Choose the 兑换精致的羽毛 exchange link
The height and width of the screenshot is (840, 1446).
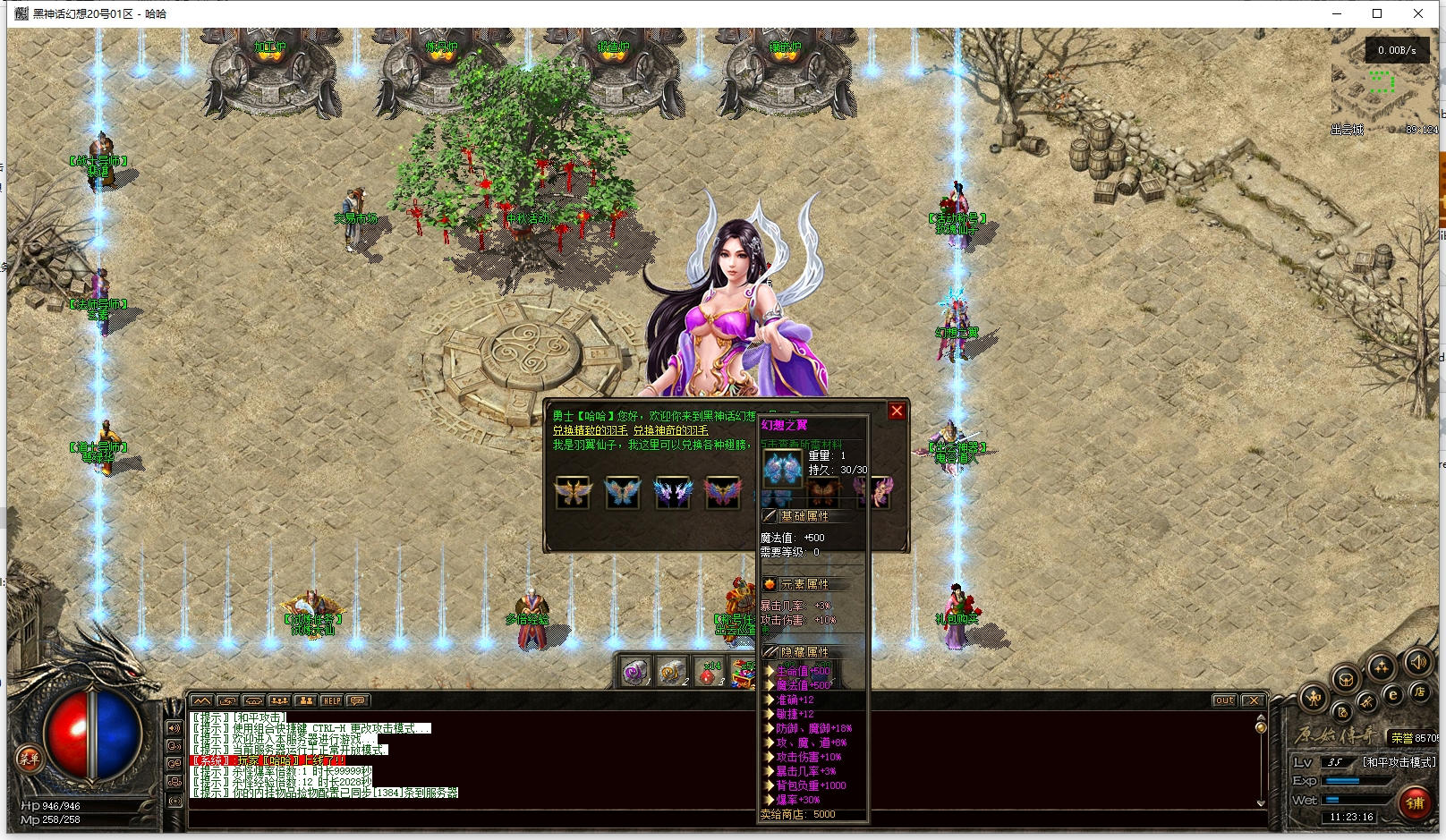(590, 430)
